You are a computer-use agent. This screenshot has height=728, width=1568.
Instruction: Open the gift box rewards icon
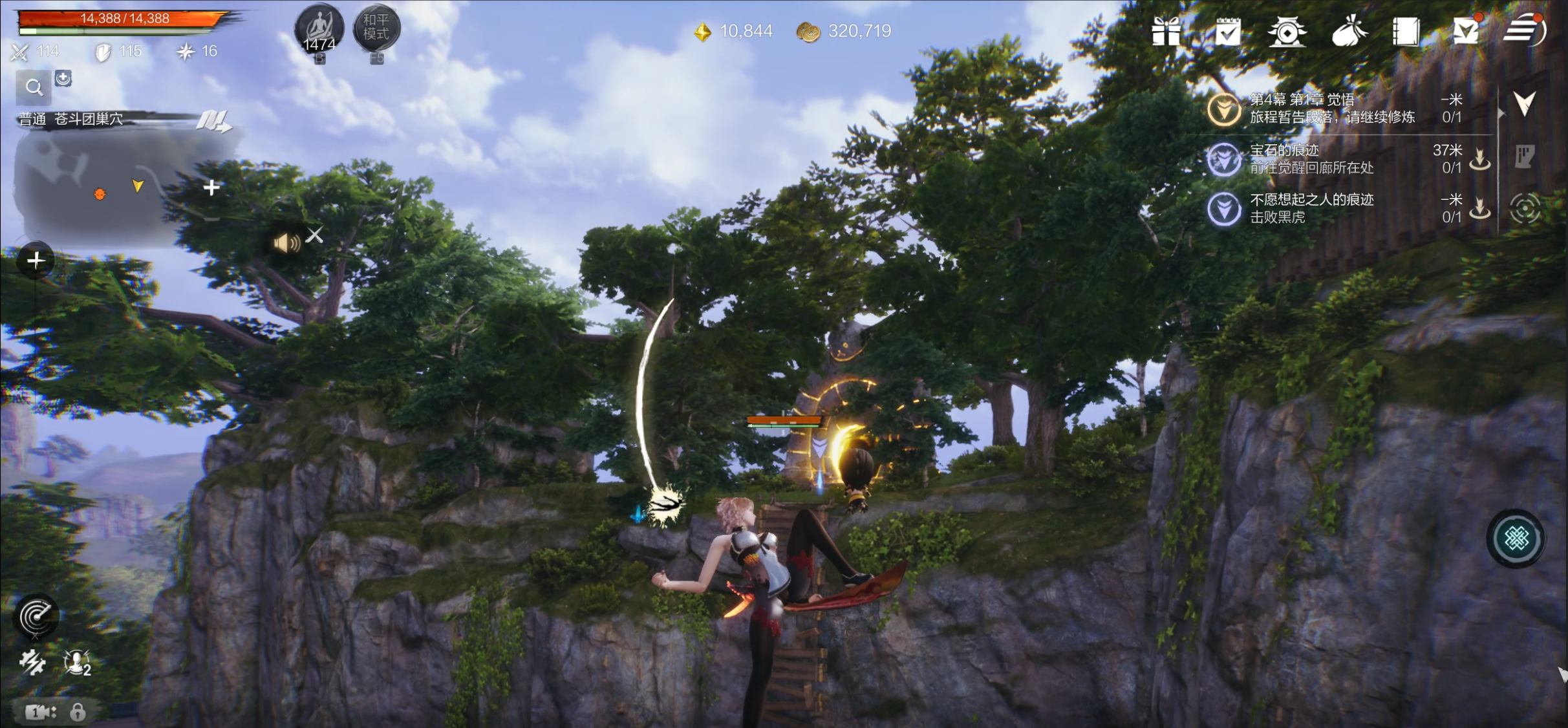tap(1166, 31)
